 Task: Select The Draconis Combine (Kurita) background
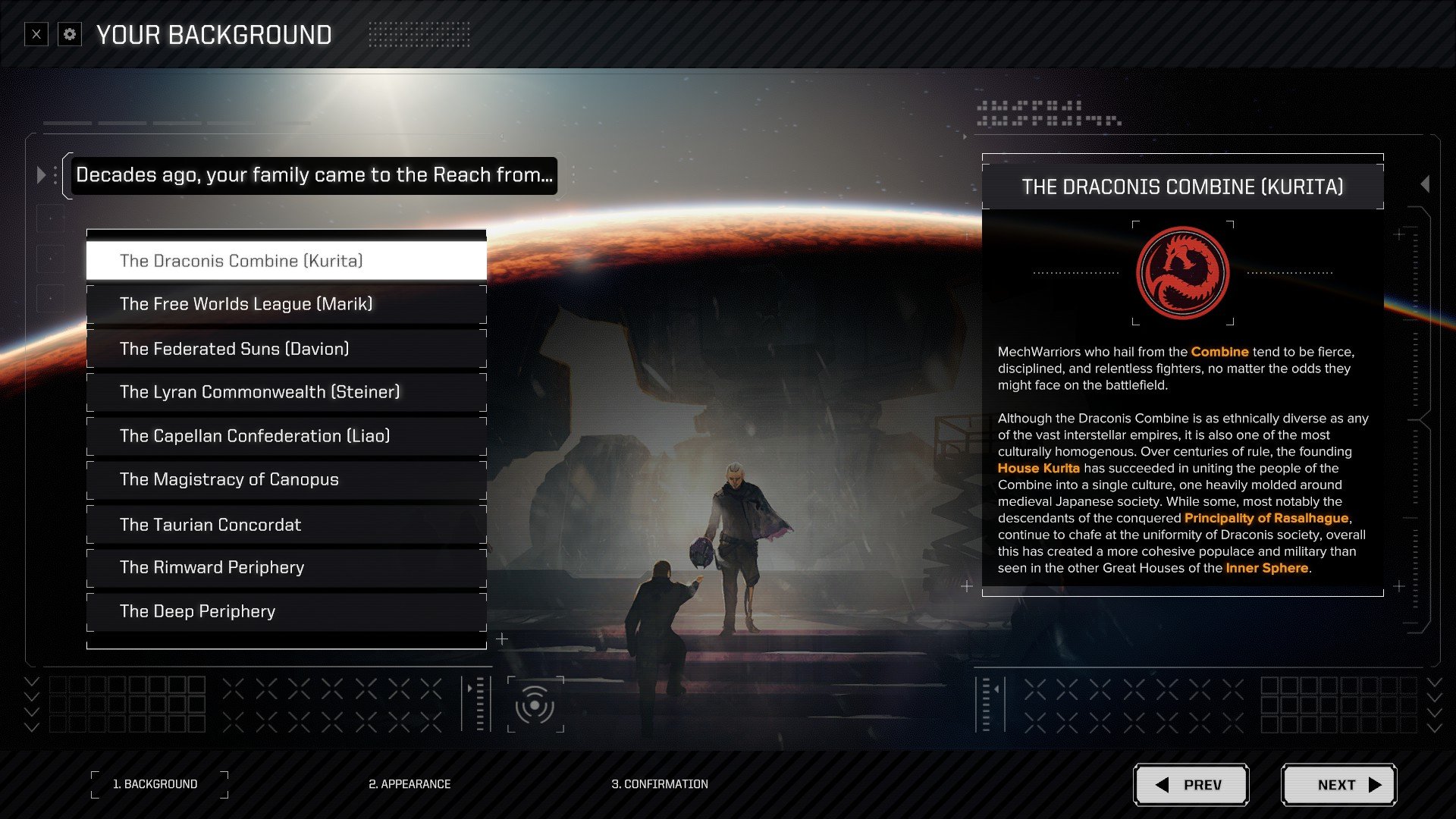[286, 261]
